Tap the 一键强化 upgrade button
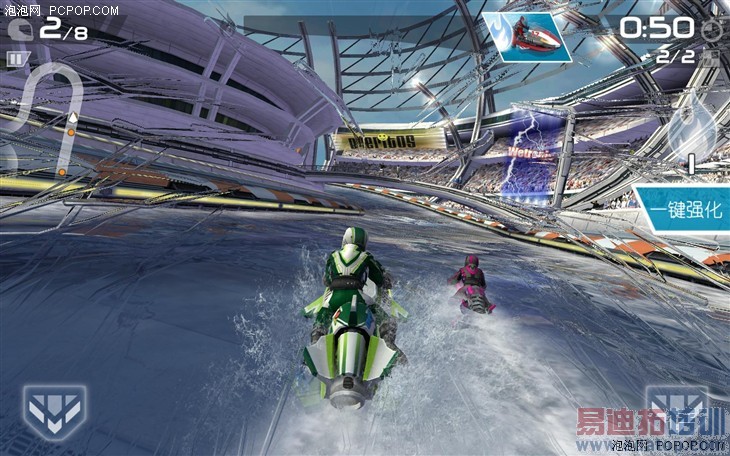730x456 pixels. [x=685, y=211]
